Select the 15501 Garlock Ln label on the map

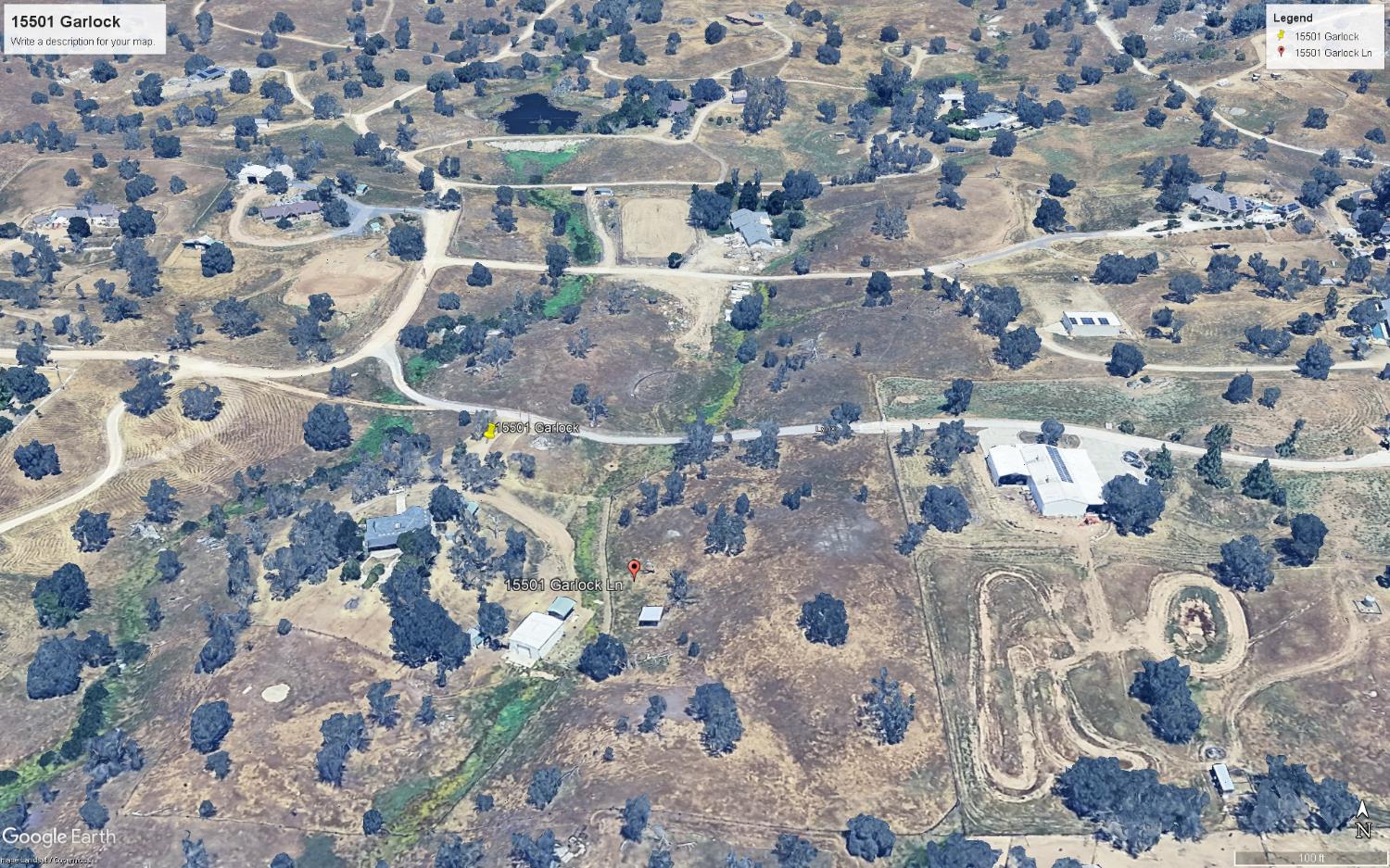tap(564, 585)
